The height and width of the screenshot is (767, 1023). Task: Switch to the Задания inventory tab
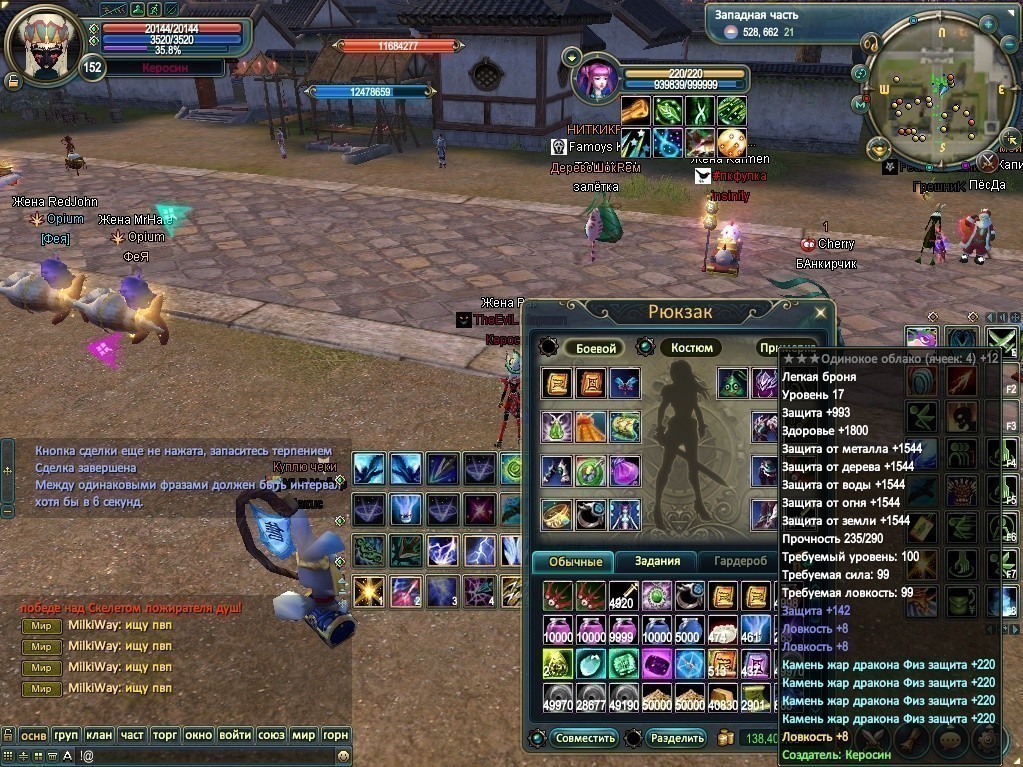657,562
